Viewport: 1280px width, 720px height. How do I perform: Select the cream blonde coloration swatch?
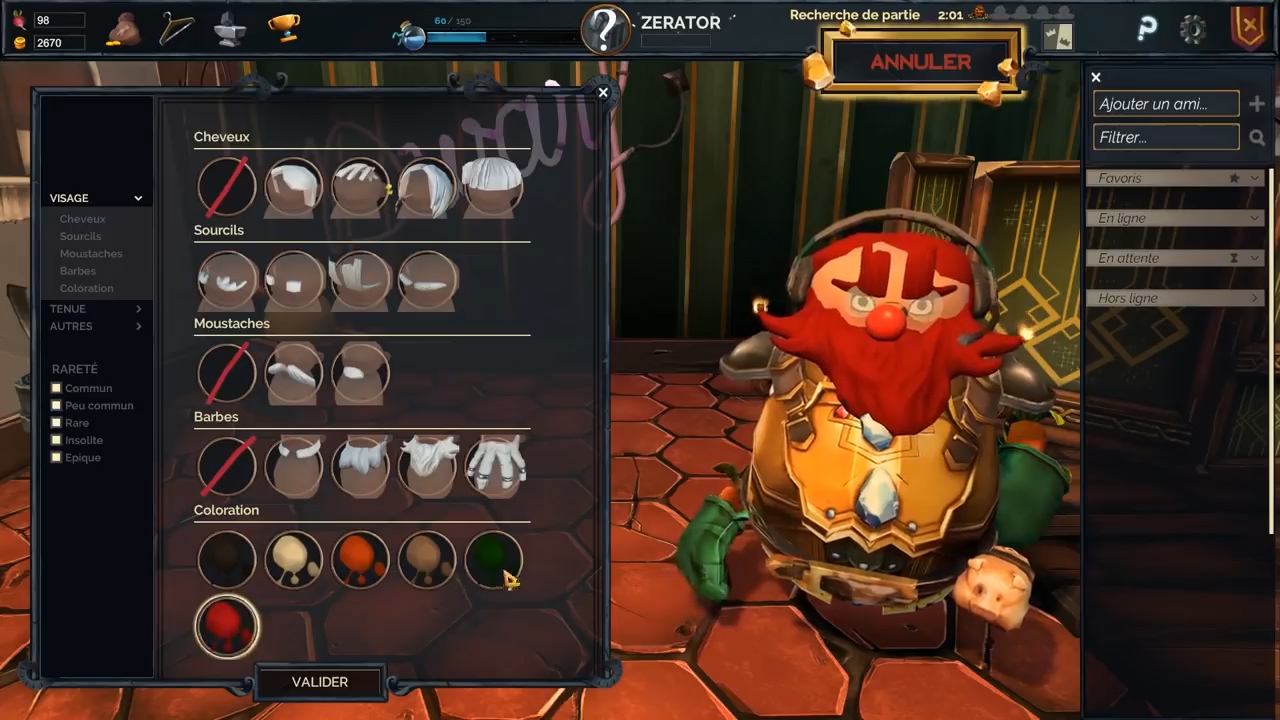[x=293, y=559]
